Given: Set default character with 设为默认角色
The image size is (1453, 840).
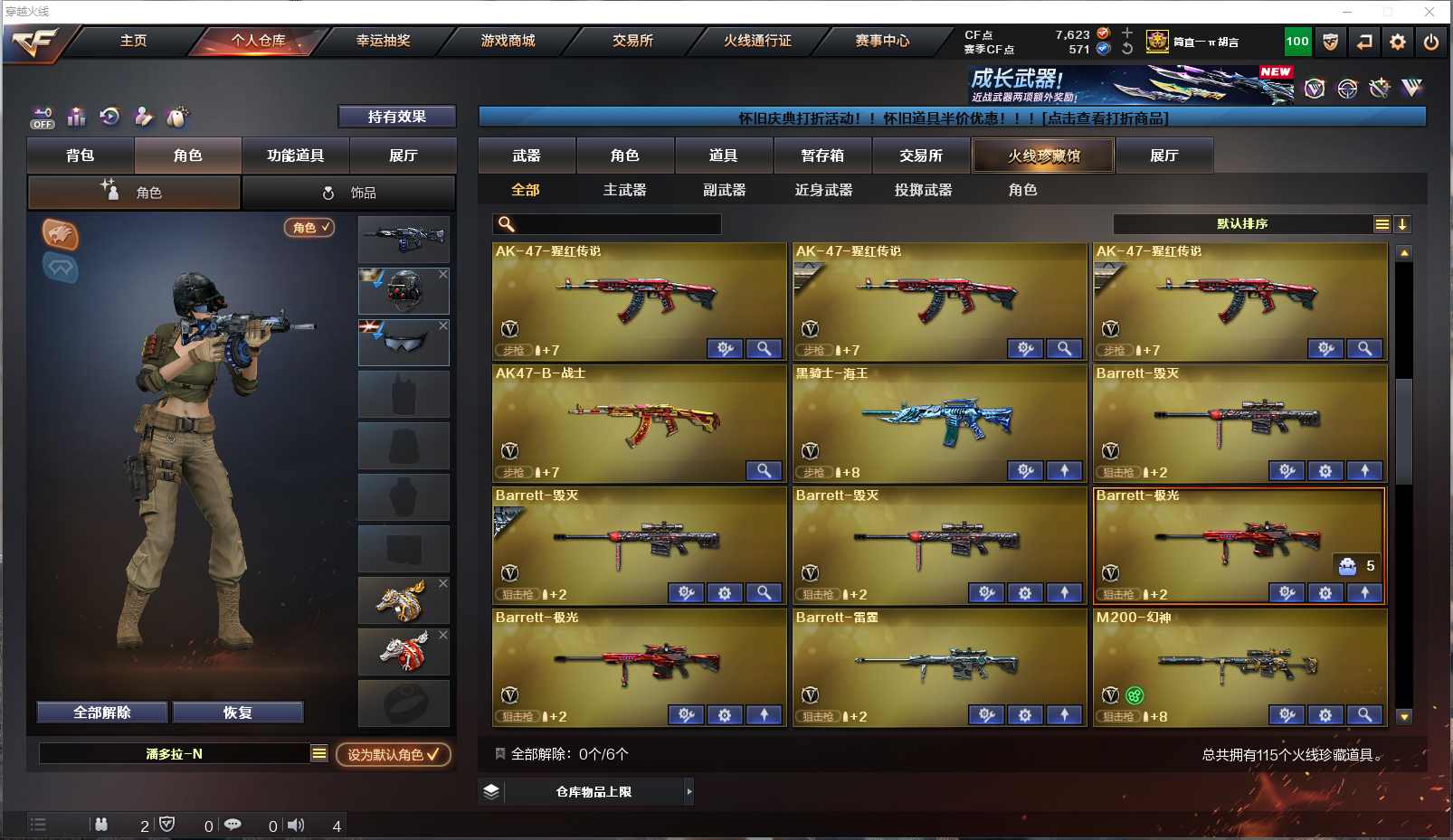Looking at the screenshot, I should pos(393,754).
